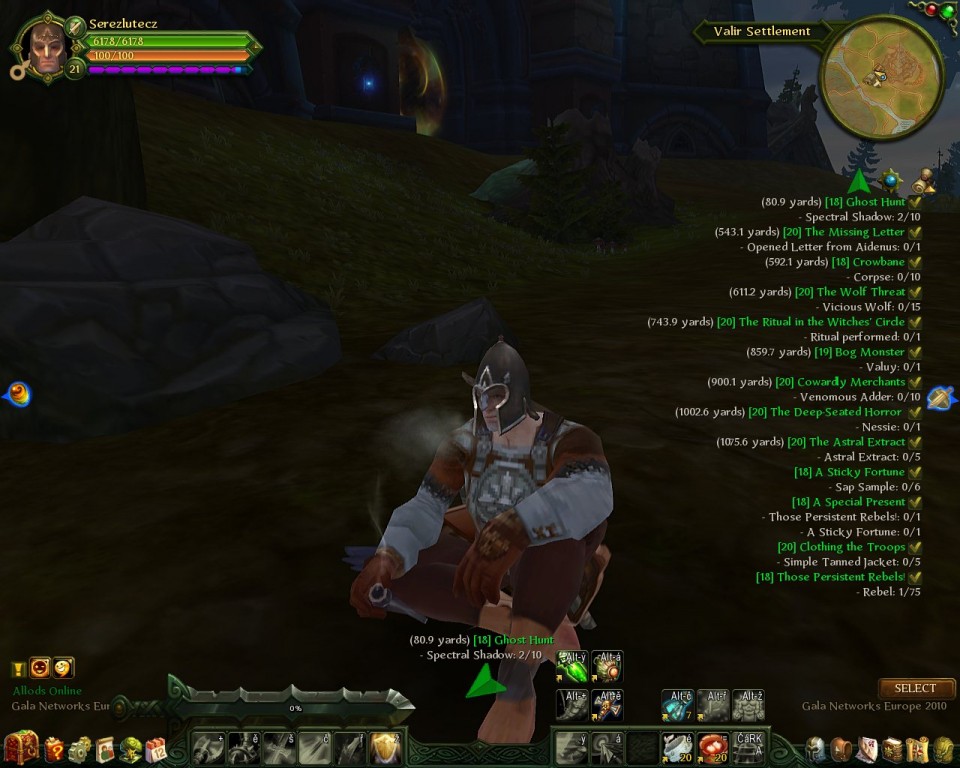Open the red treasure chest shop icon
Image resolution: width=960 pixels, height=768 pixels.
tap(21, 748)
